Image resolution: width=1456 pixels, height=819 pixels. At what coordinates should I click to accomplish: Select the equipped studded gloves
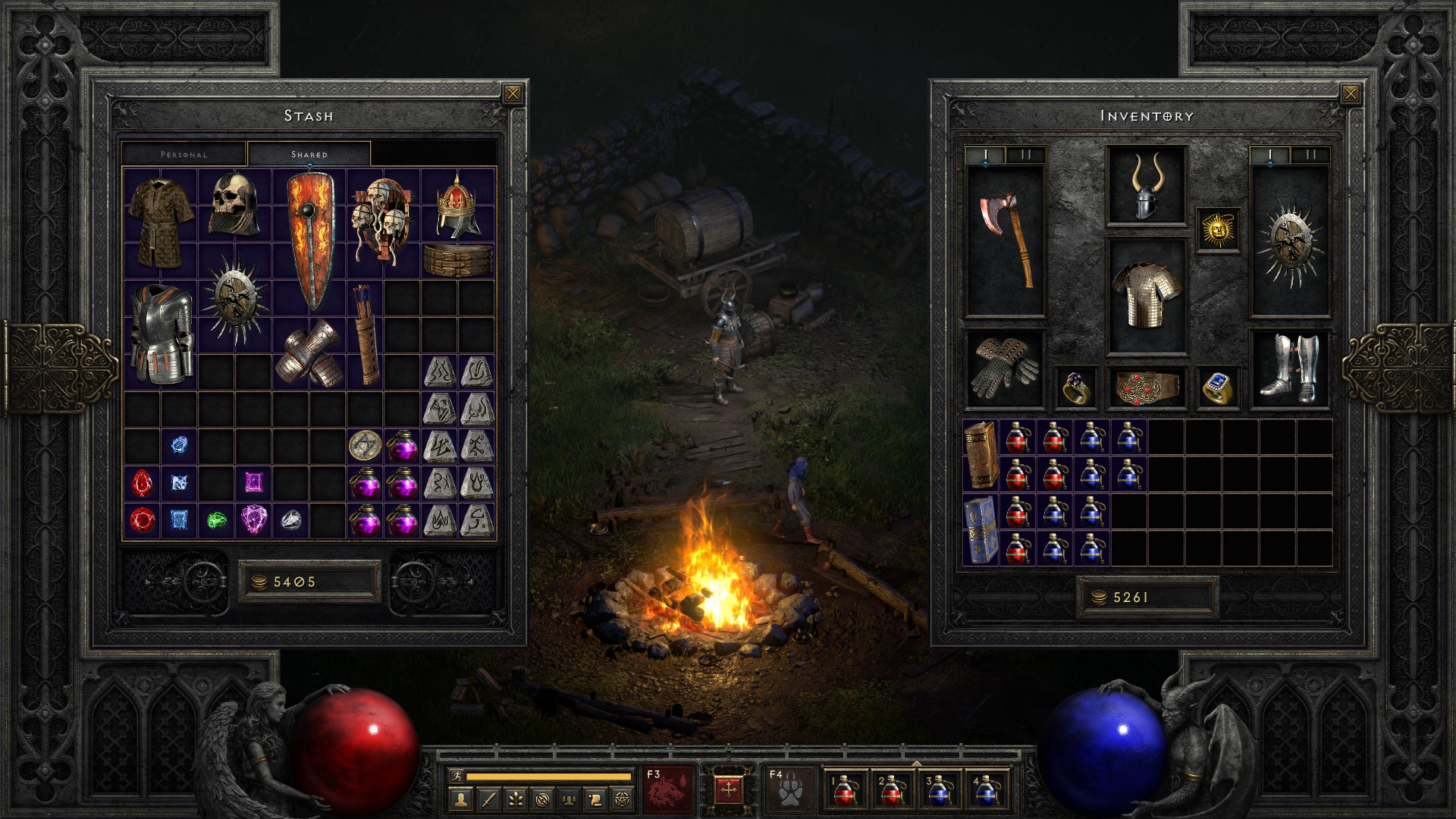[1006, 369]
